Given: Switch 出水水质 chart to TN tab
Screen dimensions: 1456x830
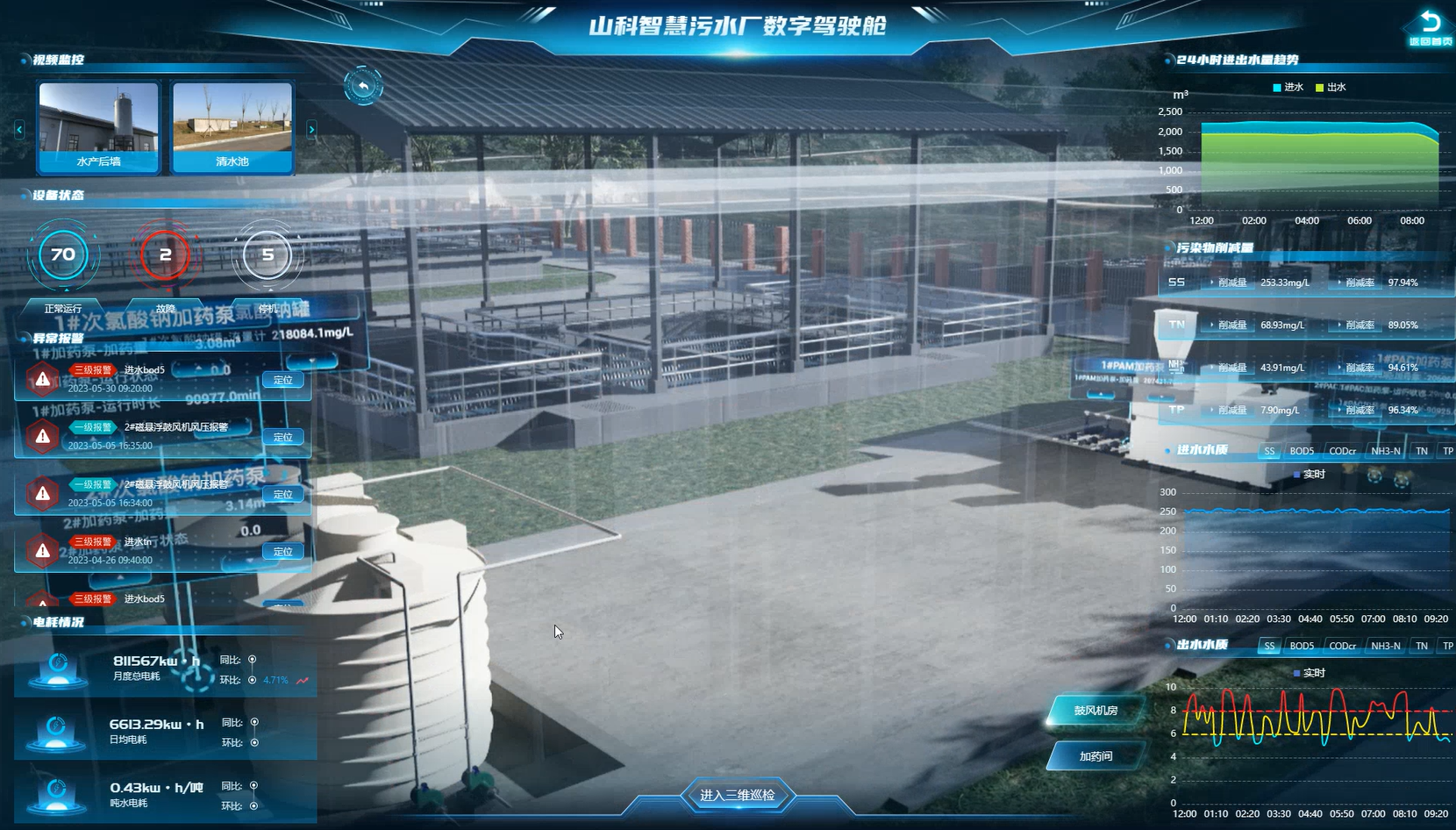Looking at the screenshot, I should click(1421, 646).
